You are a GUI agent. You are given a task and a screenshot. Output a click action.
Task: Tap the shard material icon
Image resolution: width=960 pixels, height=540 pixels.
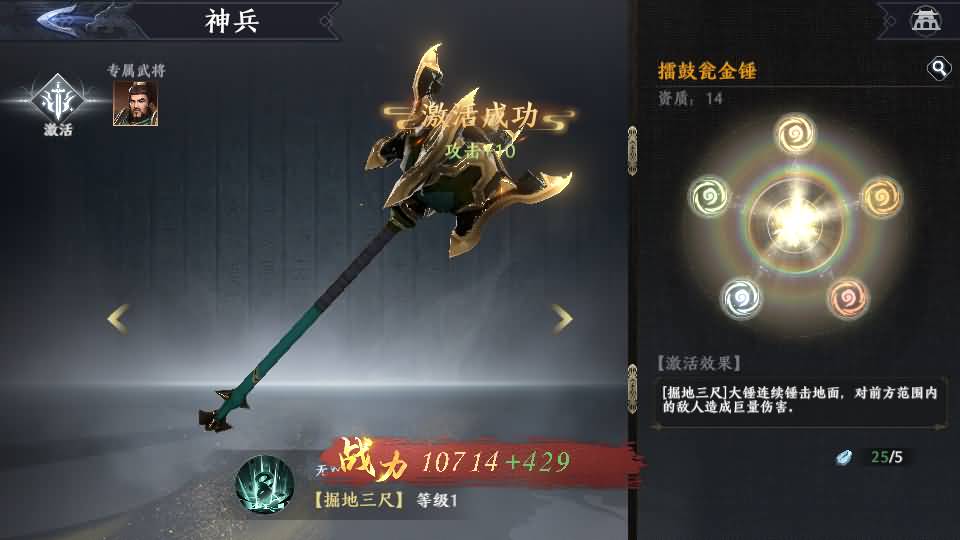point(847,457)
